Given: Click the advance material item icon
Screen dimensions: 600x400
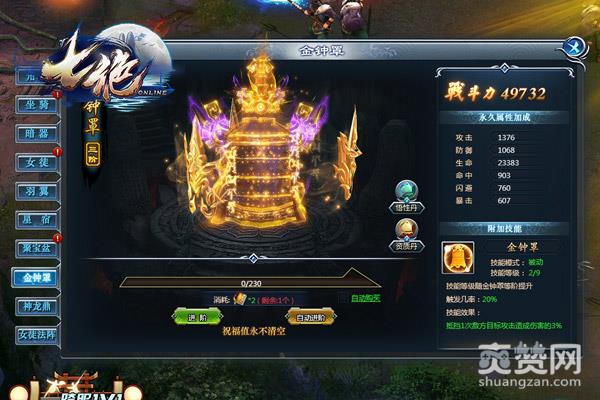Looking at the screenshot, I should [x=239, y=298].
